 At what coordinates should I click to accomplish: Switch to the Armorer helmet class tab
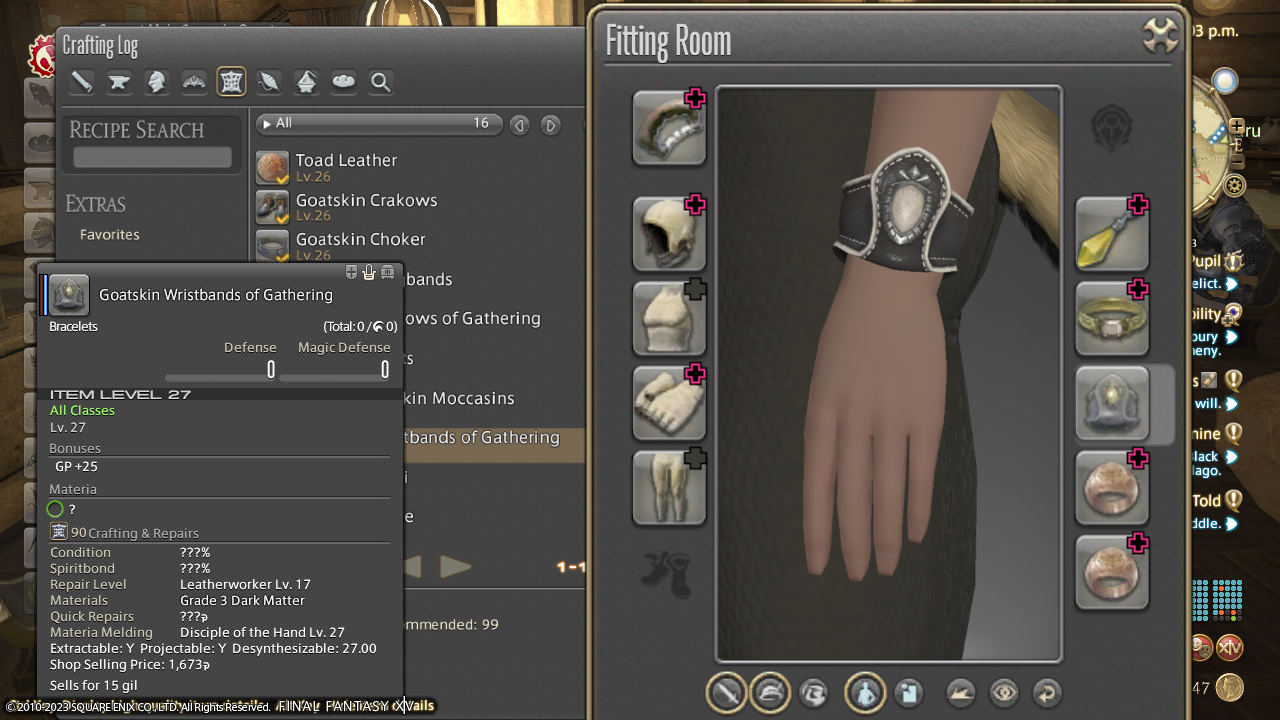coord(156,83)
